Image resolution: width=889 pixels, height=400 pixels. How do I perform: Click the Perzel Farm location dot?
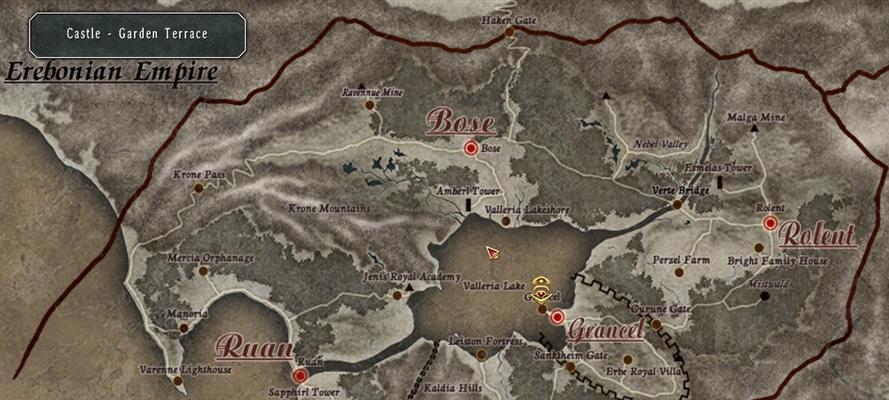679,271
